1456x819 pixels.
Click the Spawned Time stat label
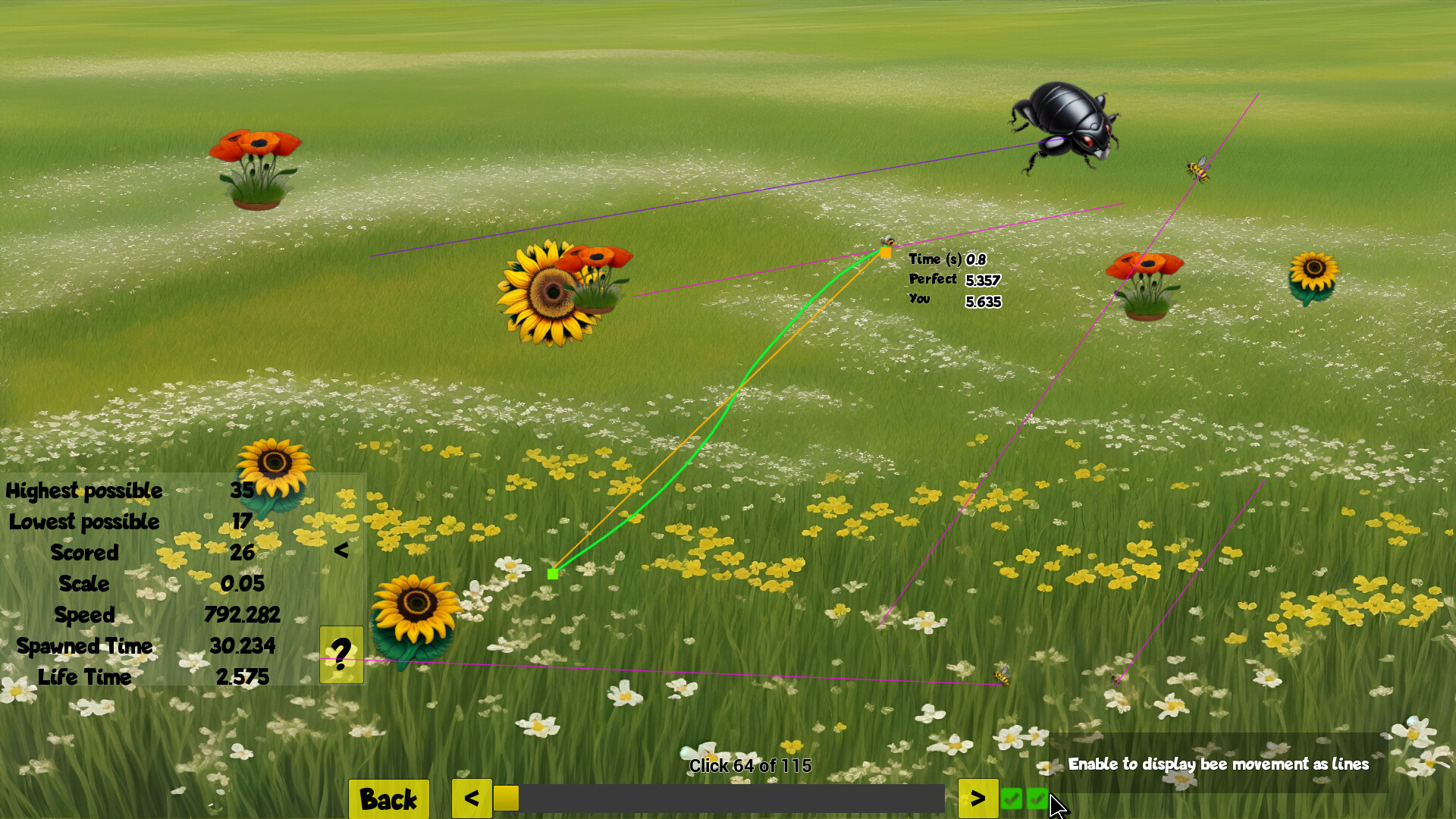[85, 647]
